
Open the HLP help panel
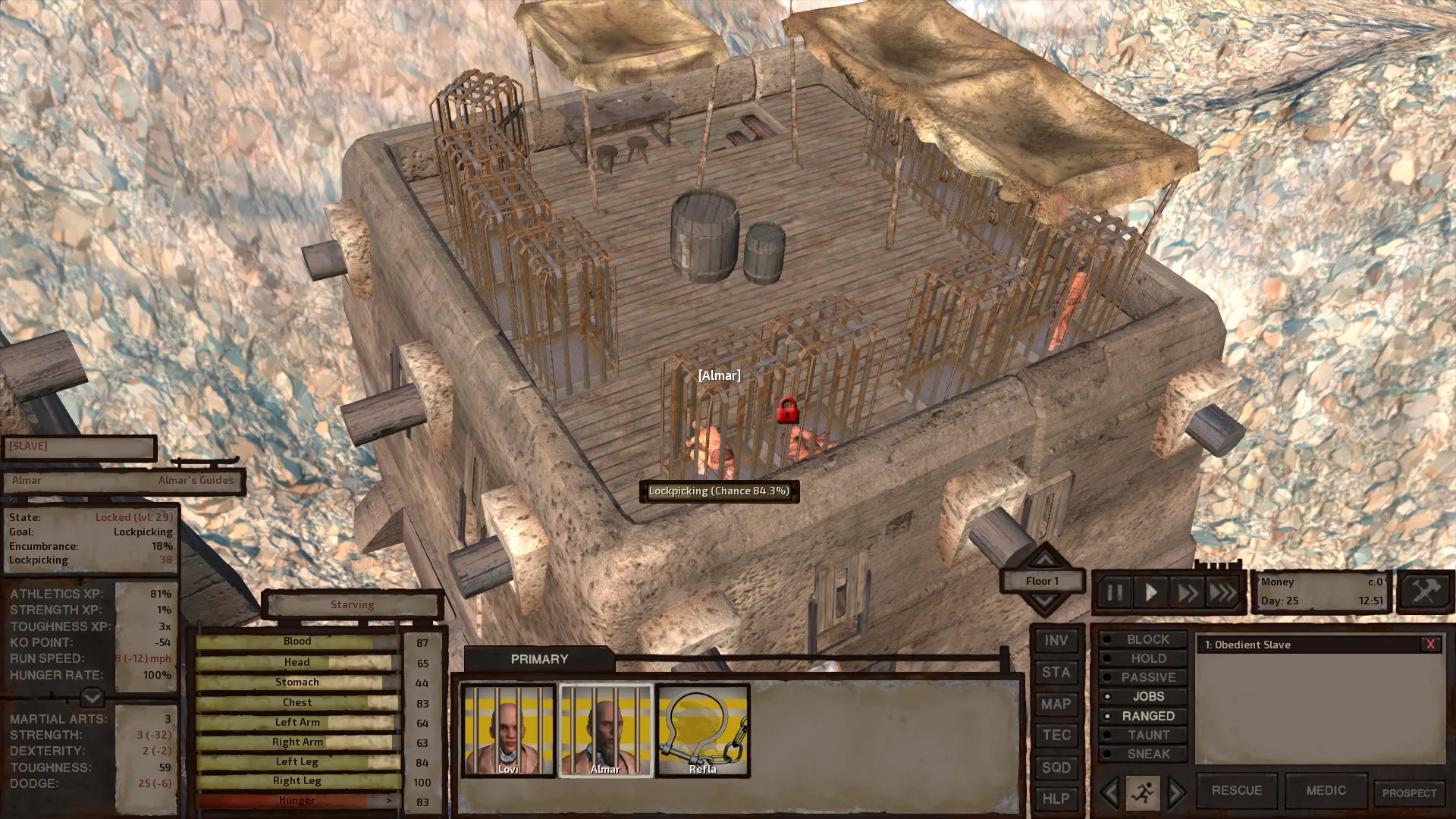[x=1056, y=799]
